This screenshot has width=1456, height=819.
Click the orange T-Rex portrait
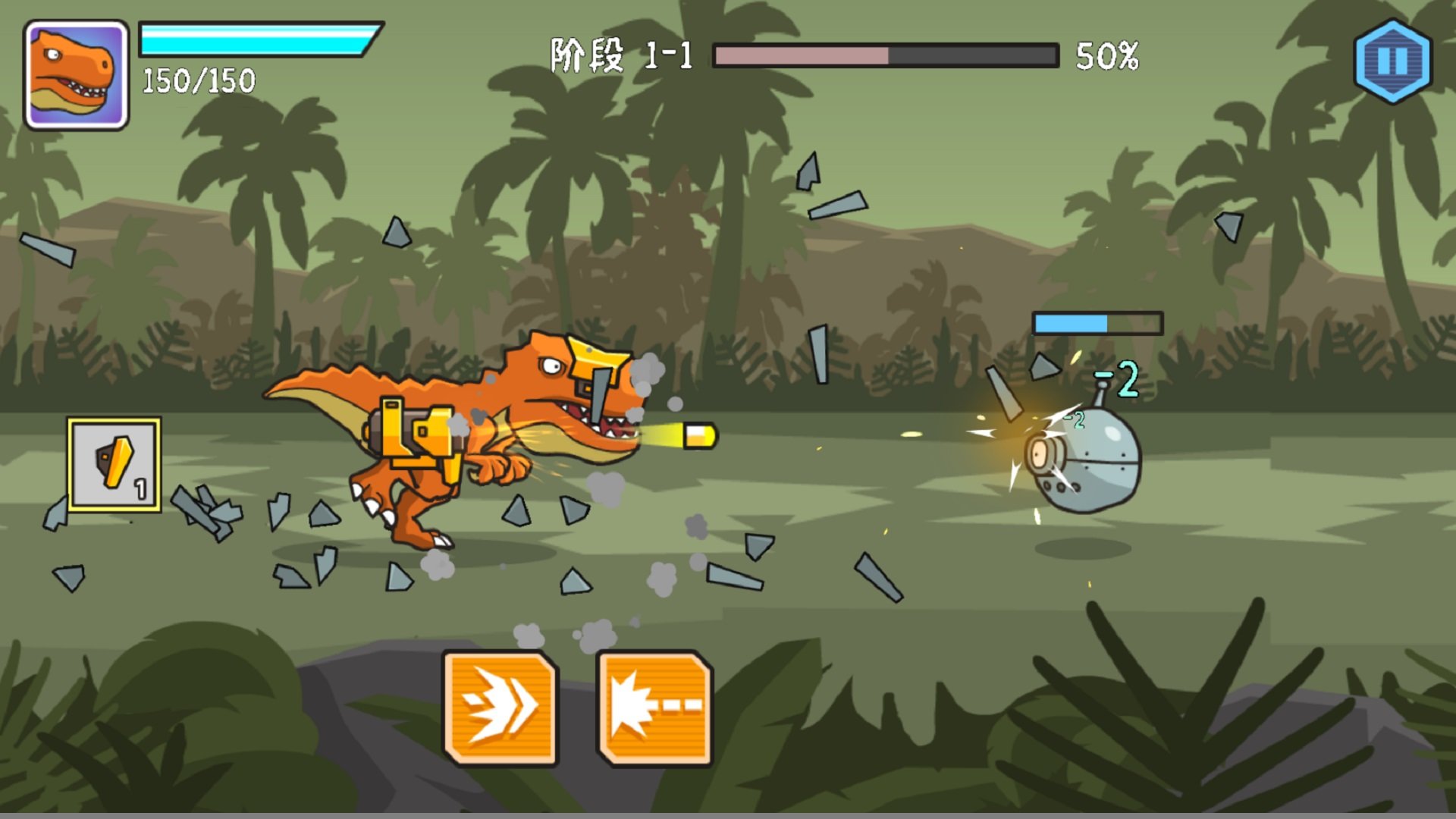click(x=77, y=75)
